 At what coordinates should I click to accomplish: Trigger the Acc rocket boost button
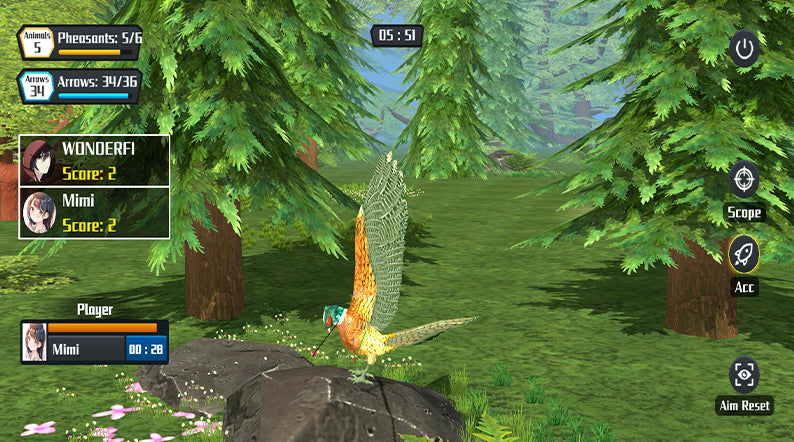744,254
